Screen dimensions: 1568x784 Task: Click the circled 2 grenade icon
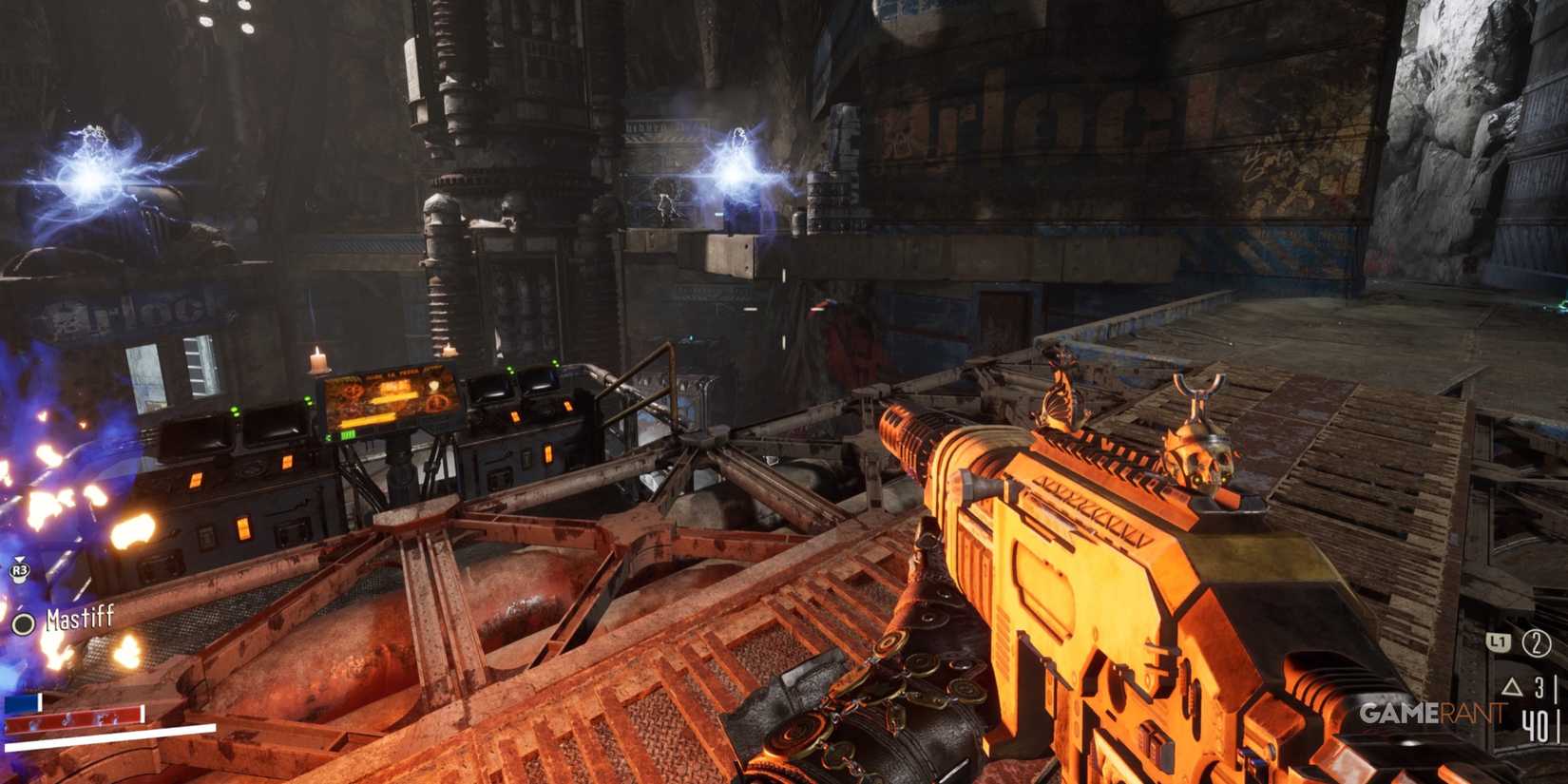[1537, 645]
